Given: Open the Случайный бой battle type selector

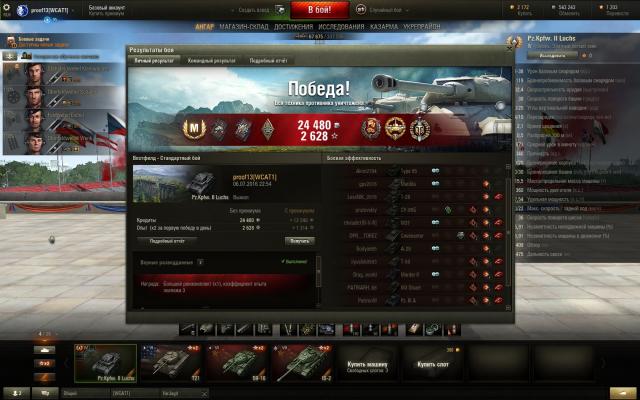Looking at the screenshot, I should click(x=384, y=9).
